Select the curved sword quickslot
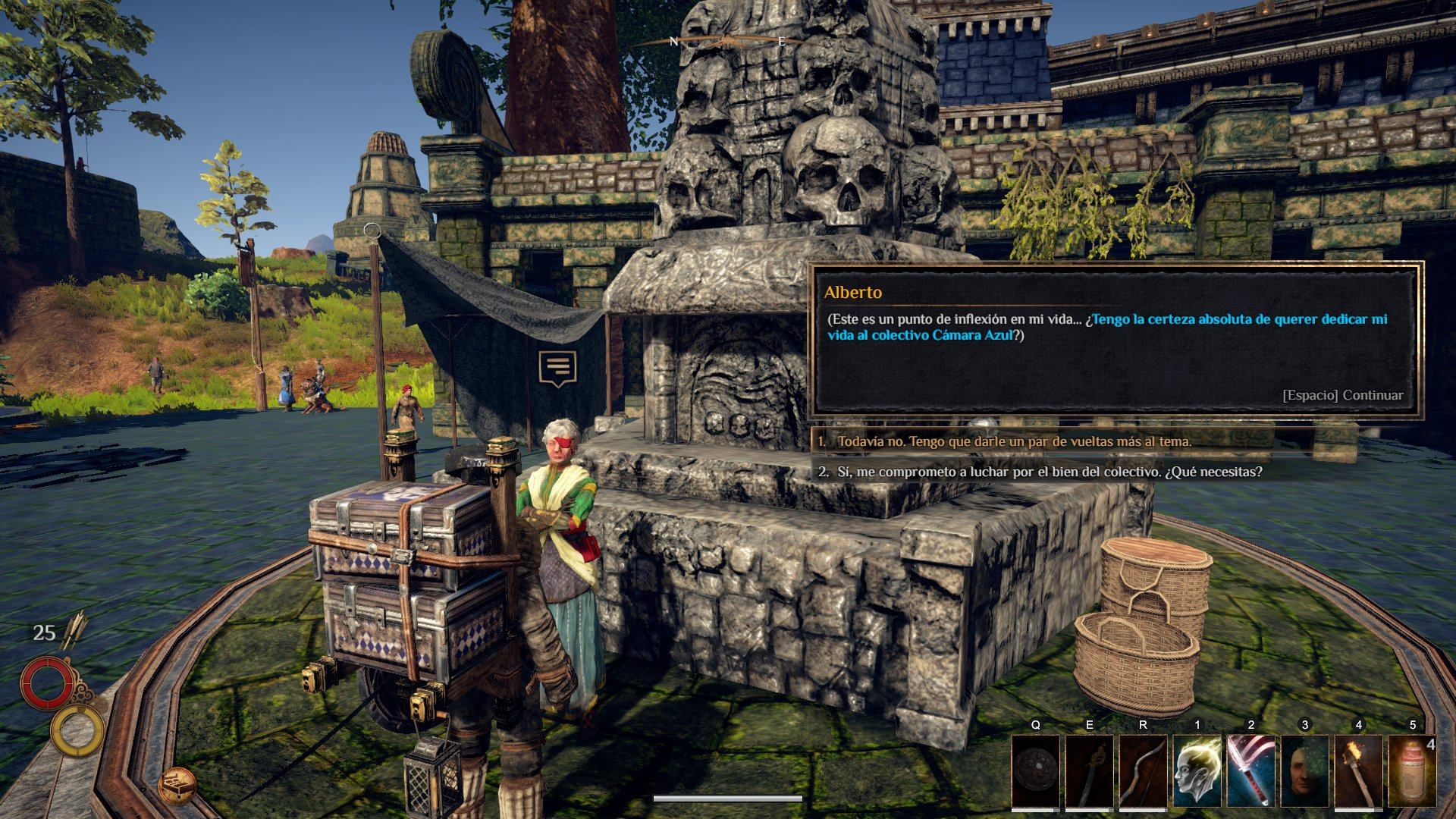Screen dimensions: 1456x819 [x=1090, y=770]
